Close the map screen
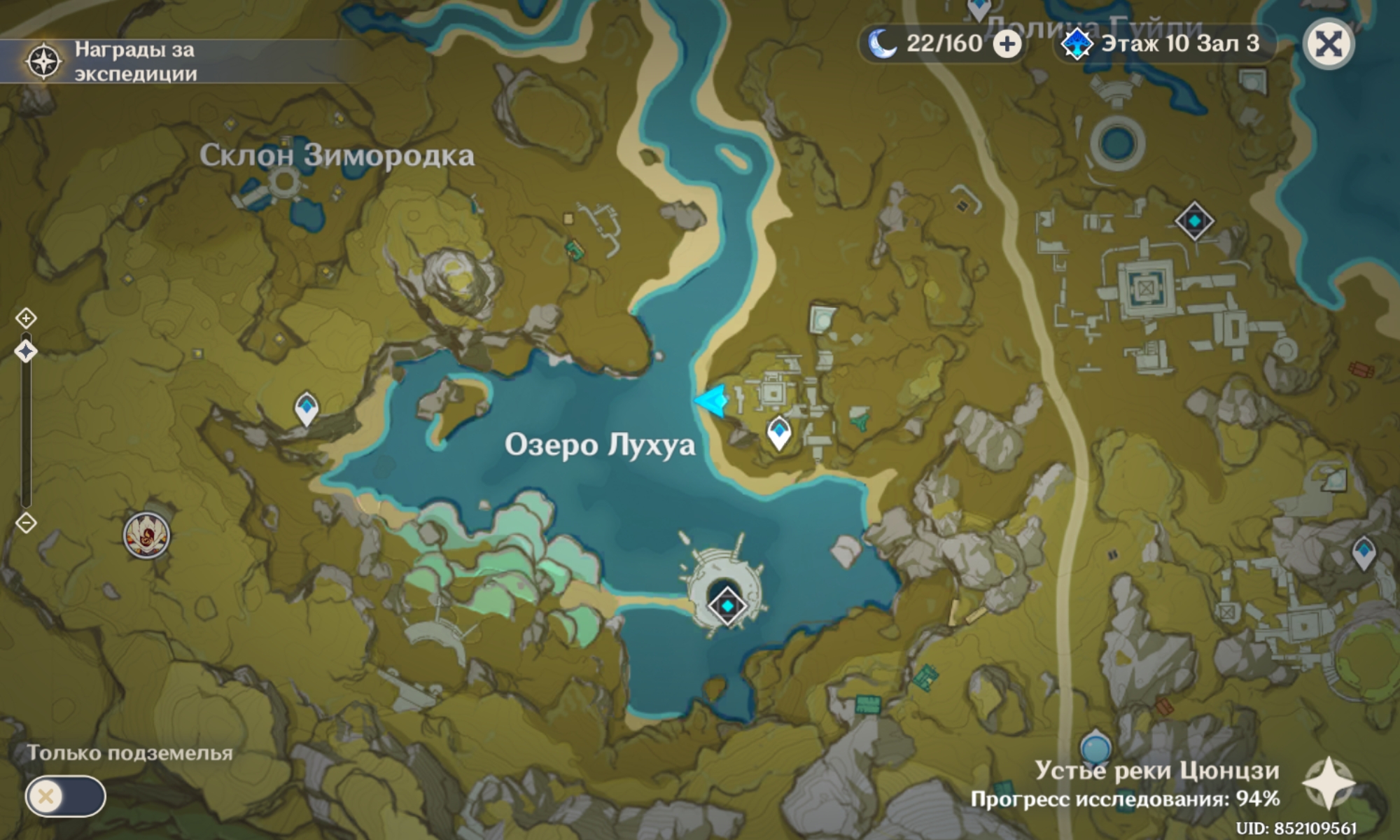 click(1329, 45)
